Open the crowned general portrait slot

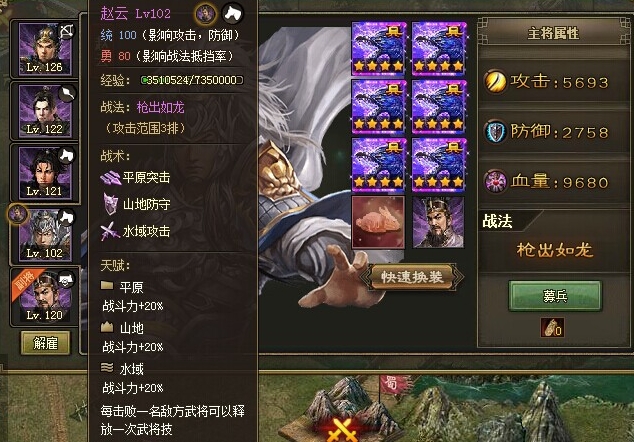[438, 222]
